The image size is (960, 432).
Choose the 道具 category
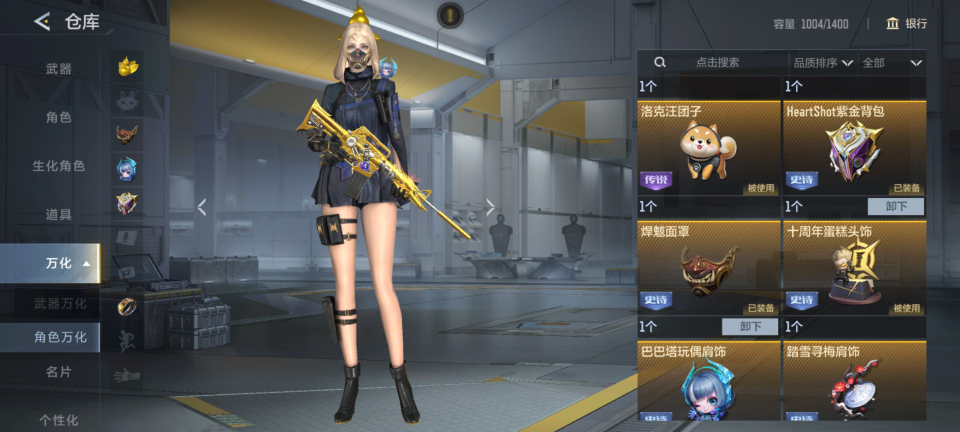click(58, 214)
